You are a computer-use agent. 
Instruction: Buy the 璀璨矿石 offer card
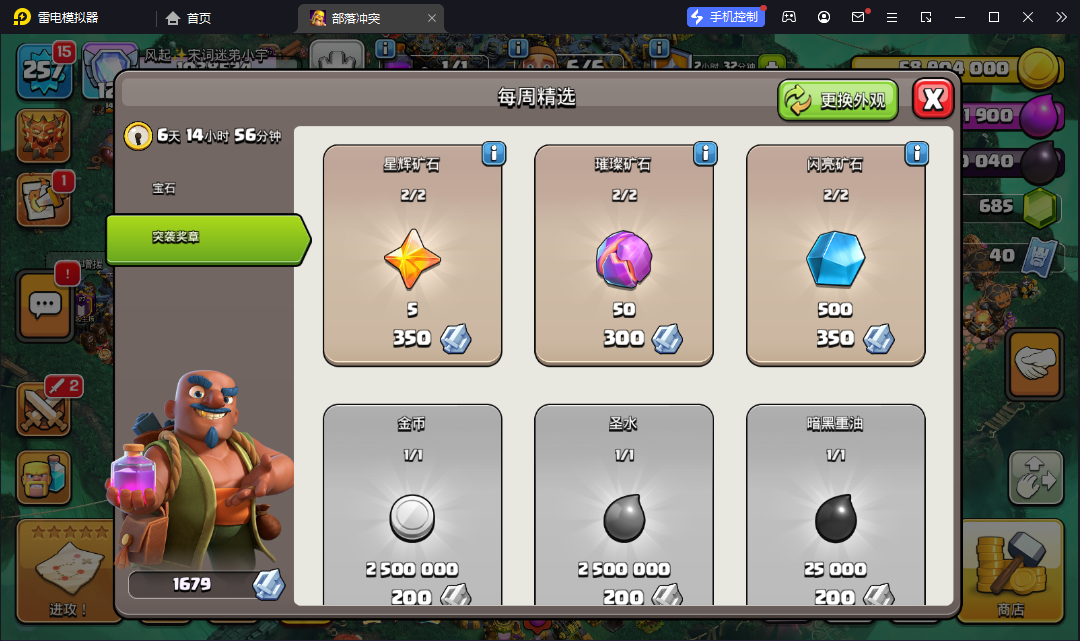pos(624,255)
